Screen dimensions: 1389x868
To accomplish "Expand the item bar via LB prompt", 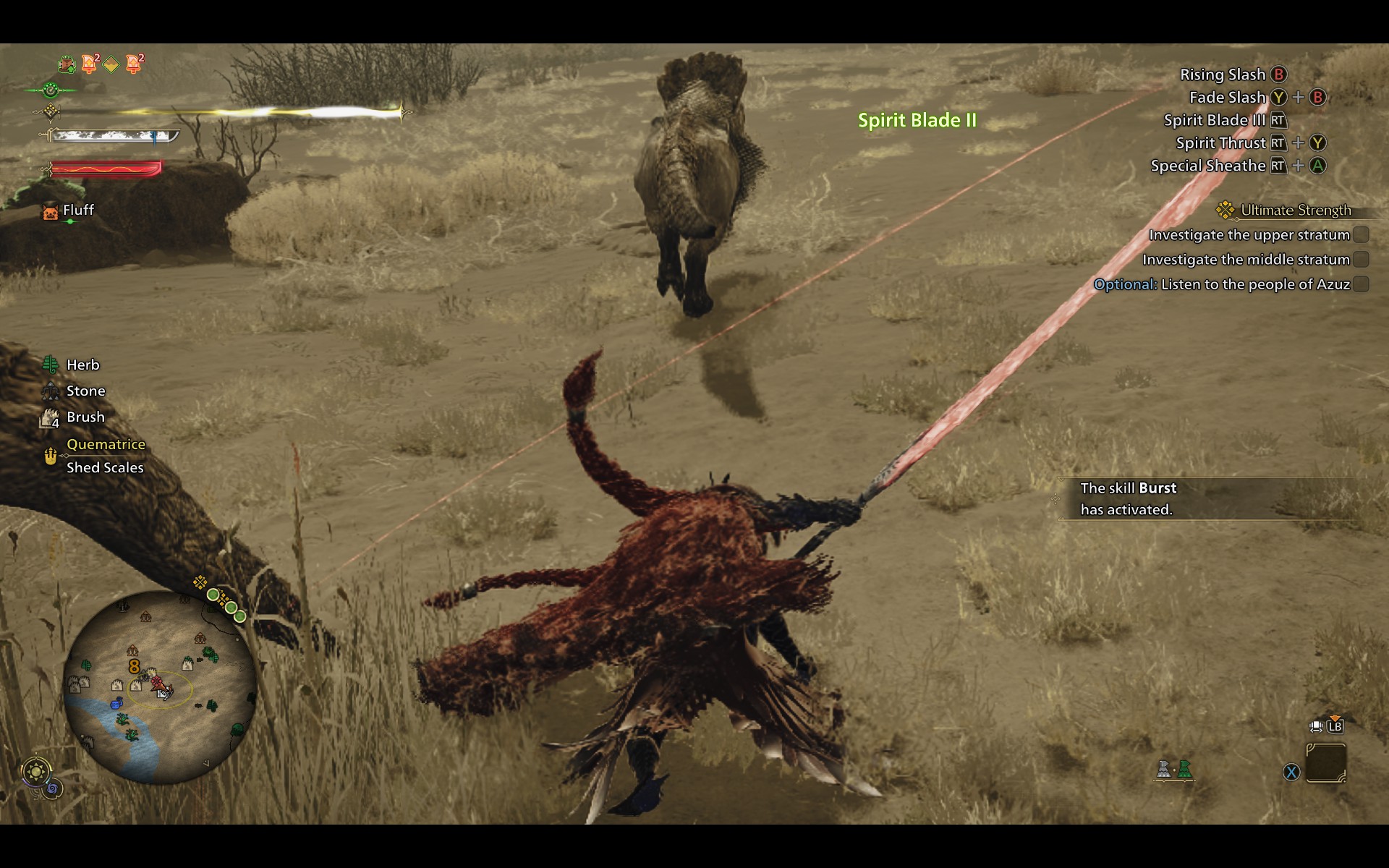I will pos(1335,728).
